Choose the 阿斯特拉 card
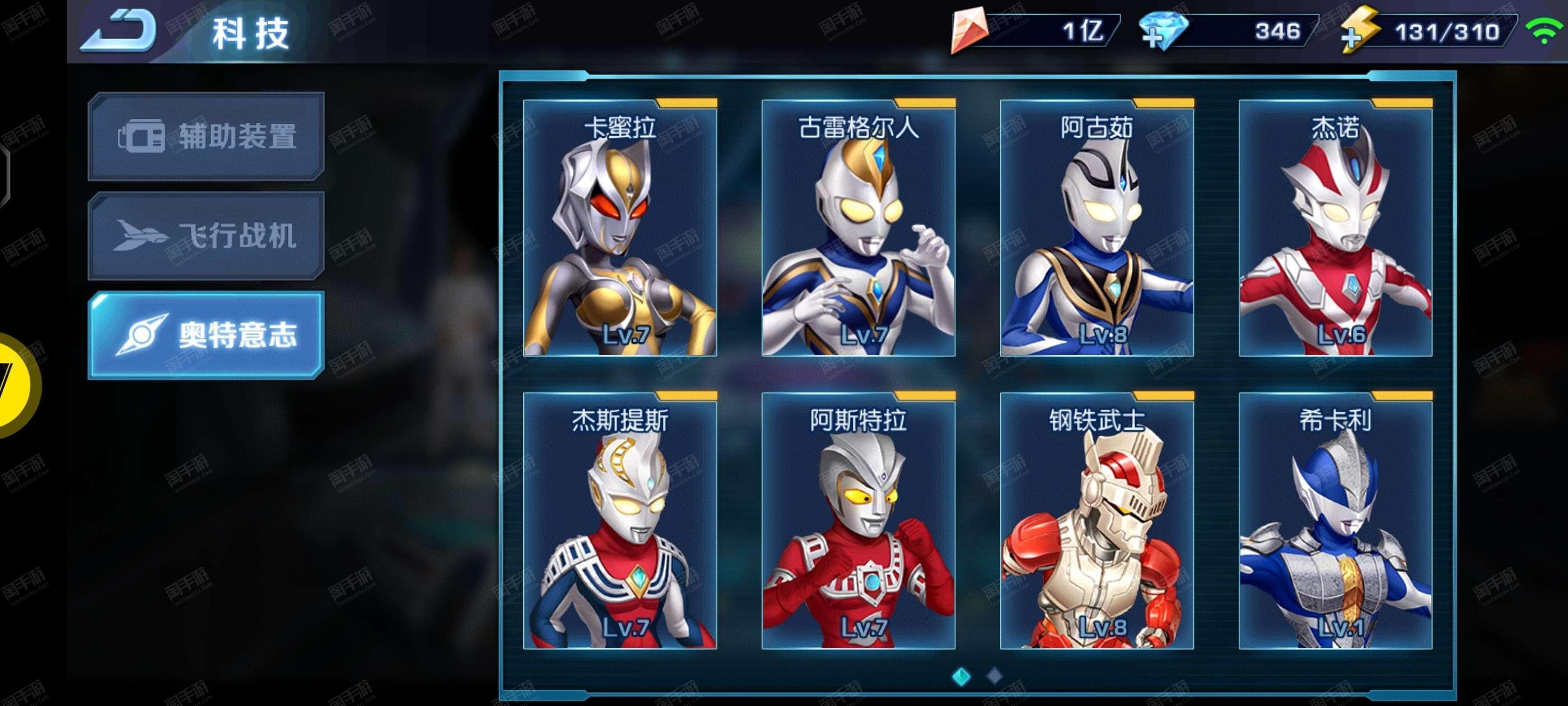Viewport: 1568px width, 706px height. point(858,521)
